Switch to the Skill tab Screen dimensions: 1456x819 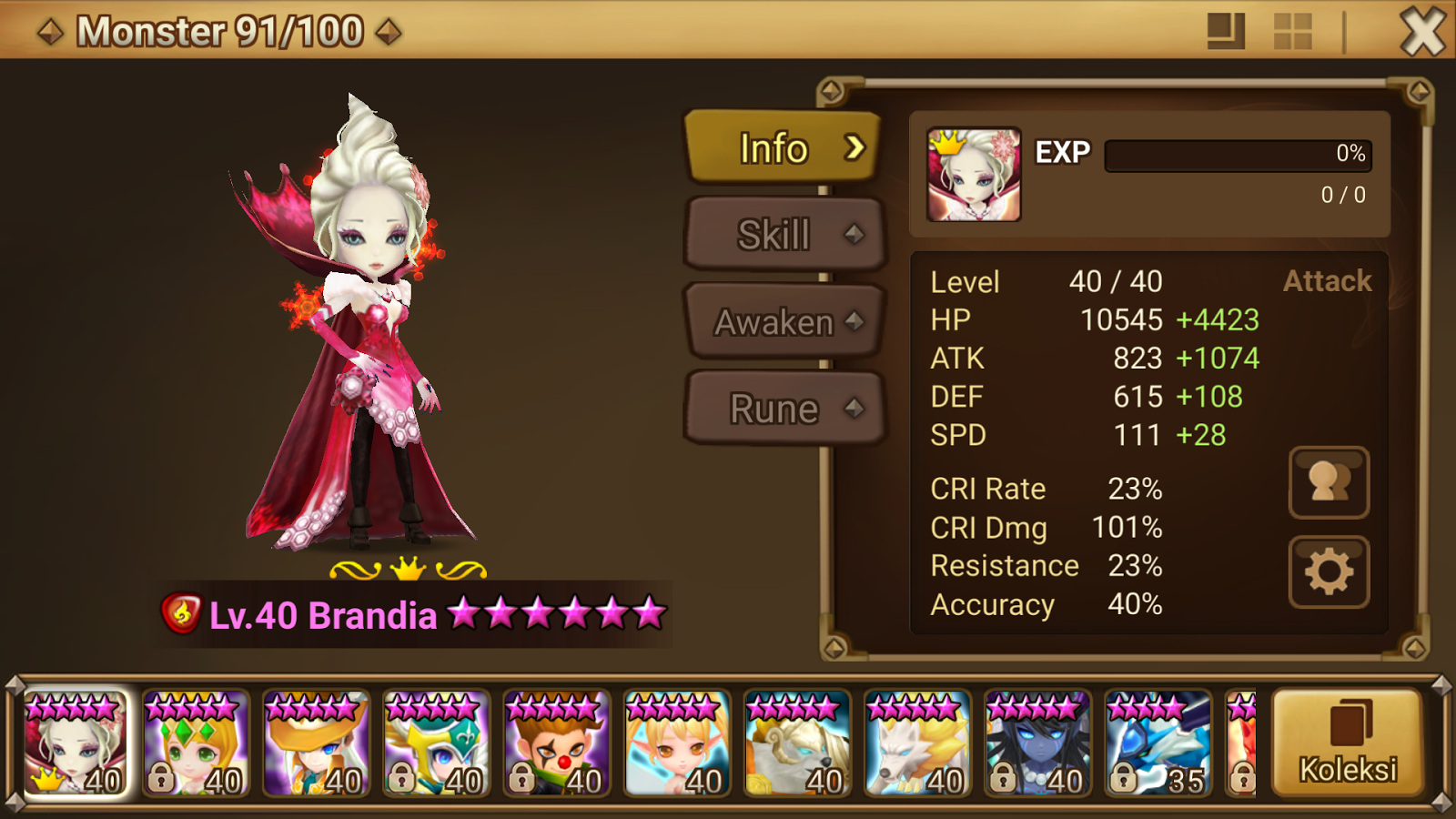coord(783,233)
